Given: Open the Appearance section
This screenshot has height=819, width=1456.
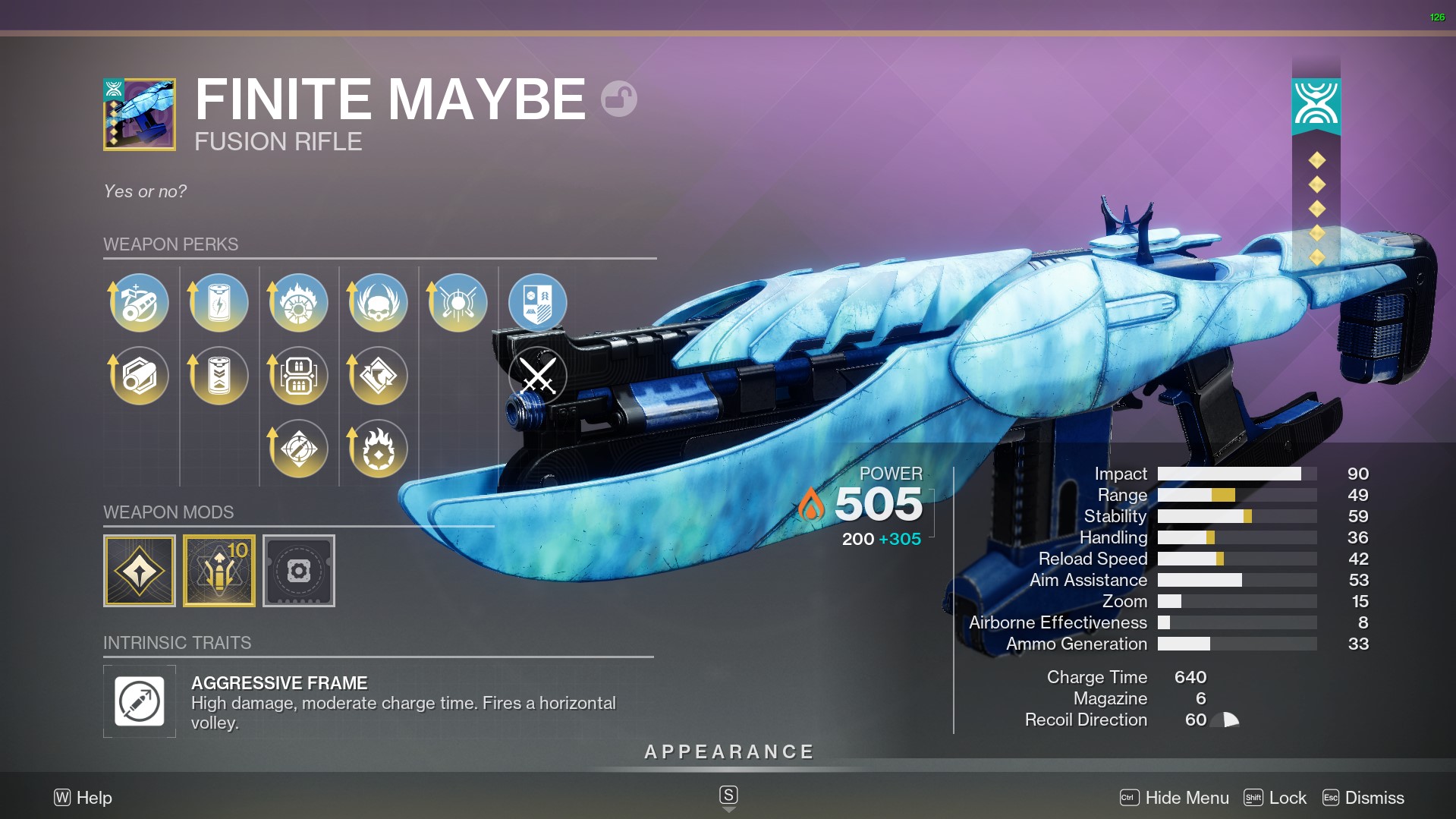Looking at the screenshot, I should pos(728,752).
